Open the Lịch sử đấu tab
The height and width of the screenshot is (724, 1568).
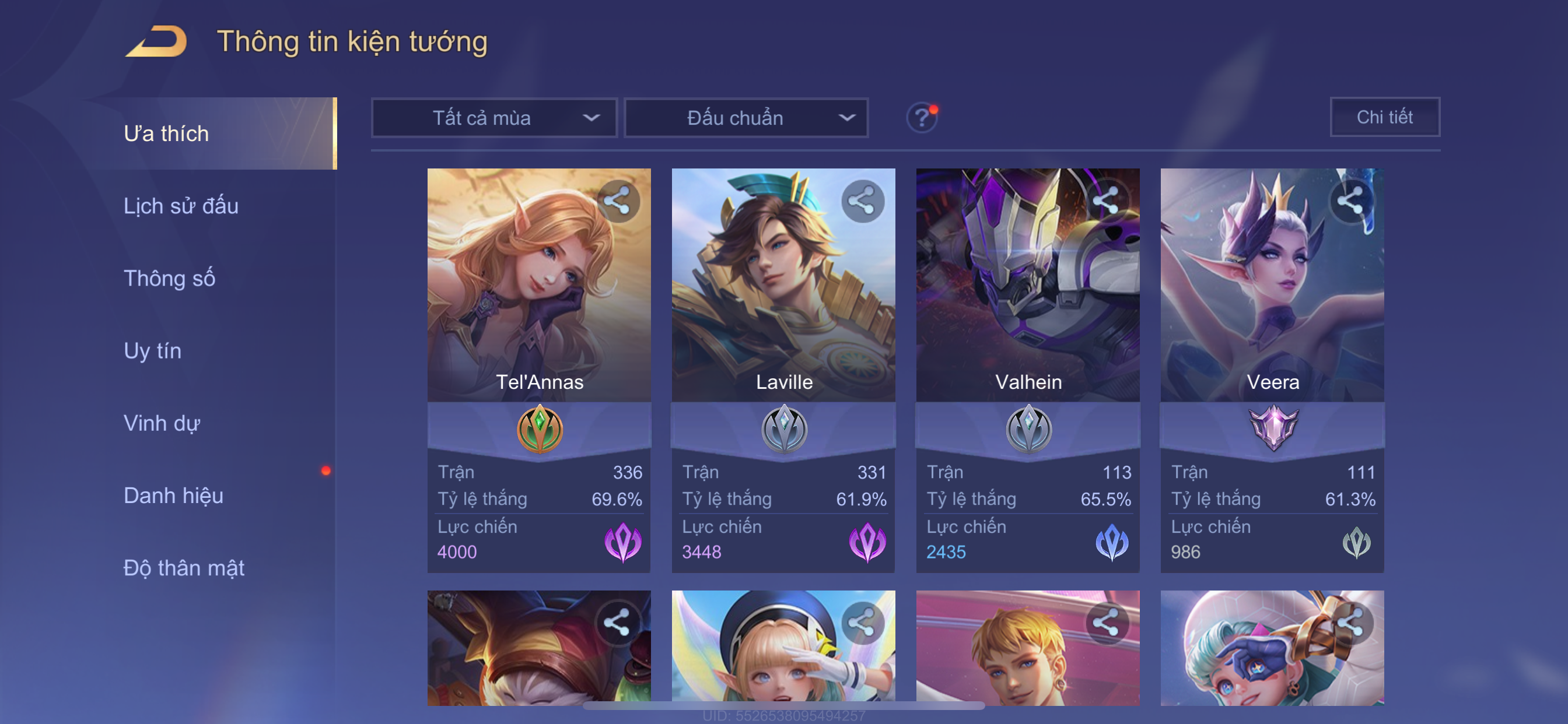[181, 206]
